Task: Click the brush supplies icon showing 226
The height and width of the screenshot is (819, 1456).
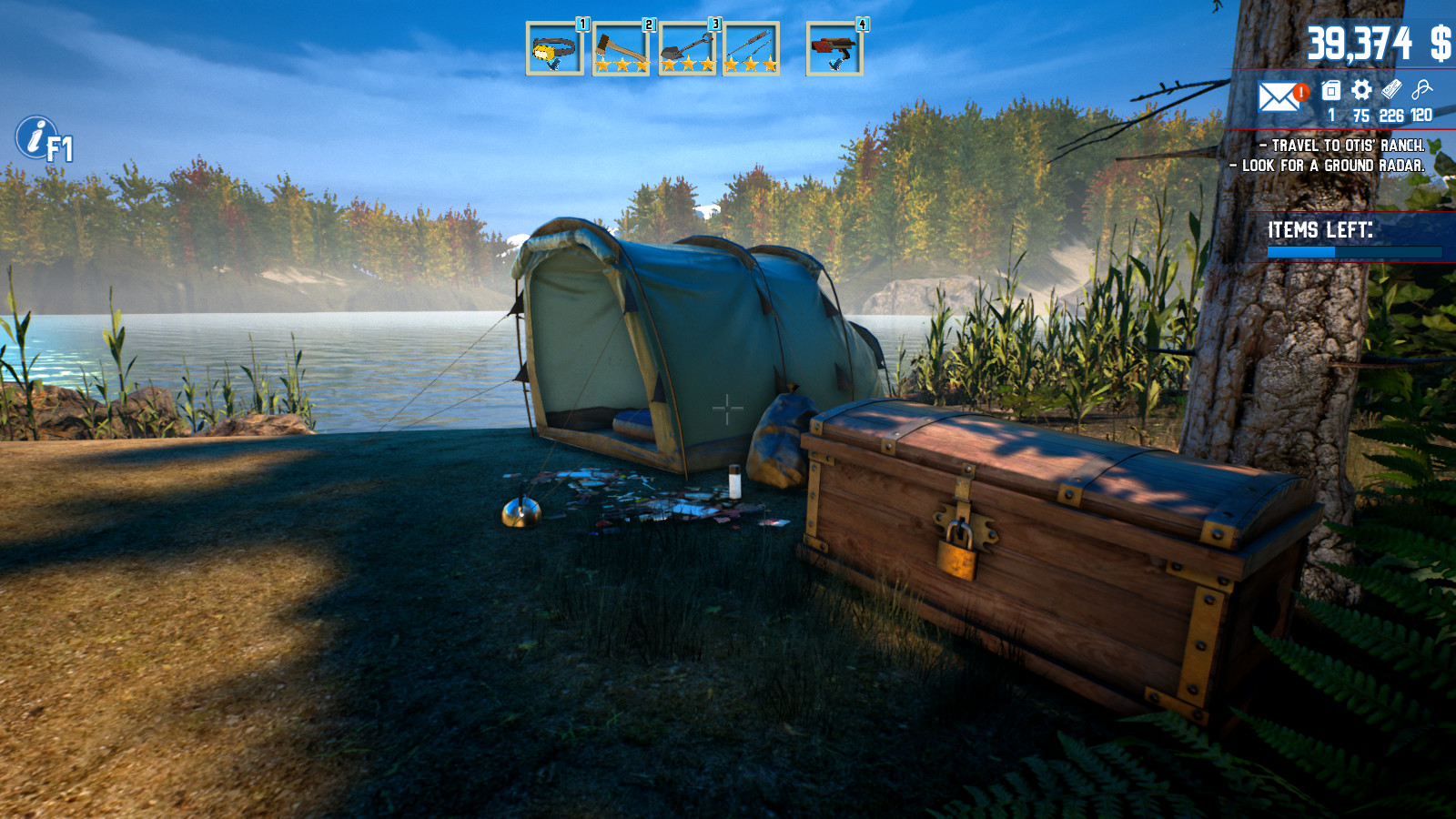Action: (x=1390, y=88)
